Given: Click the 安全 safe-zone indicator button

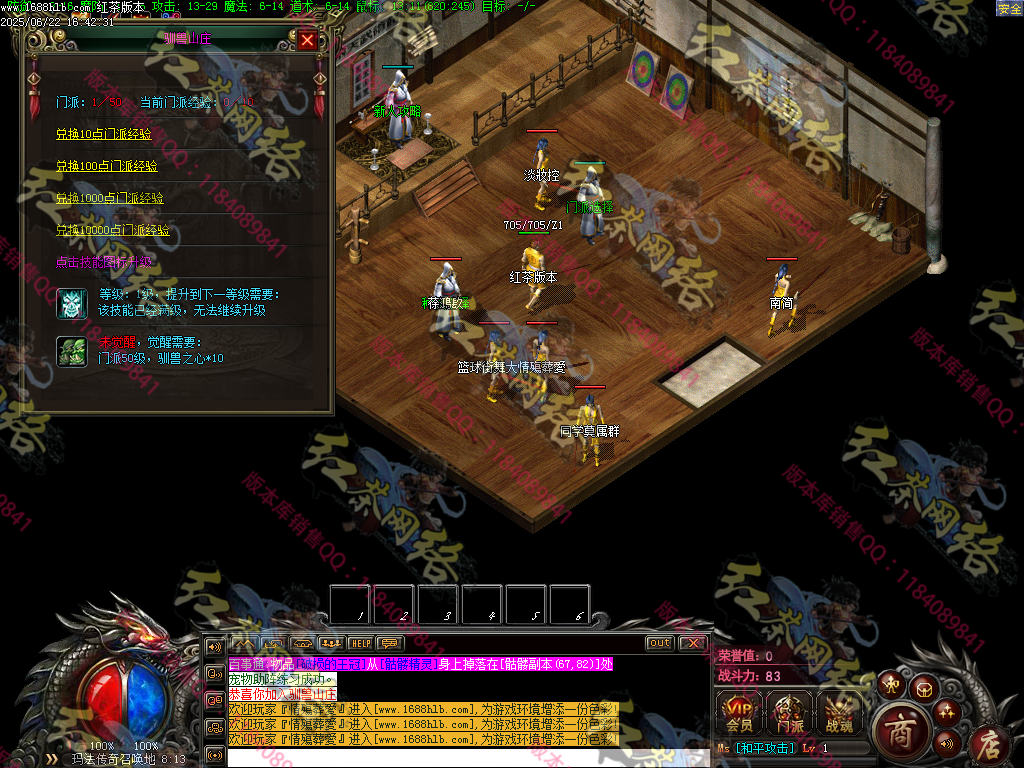Looking at the screenshot, I should coord(1009,8).
